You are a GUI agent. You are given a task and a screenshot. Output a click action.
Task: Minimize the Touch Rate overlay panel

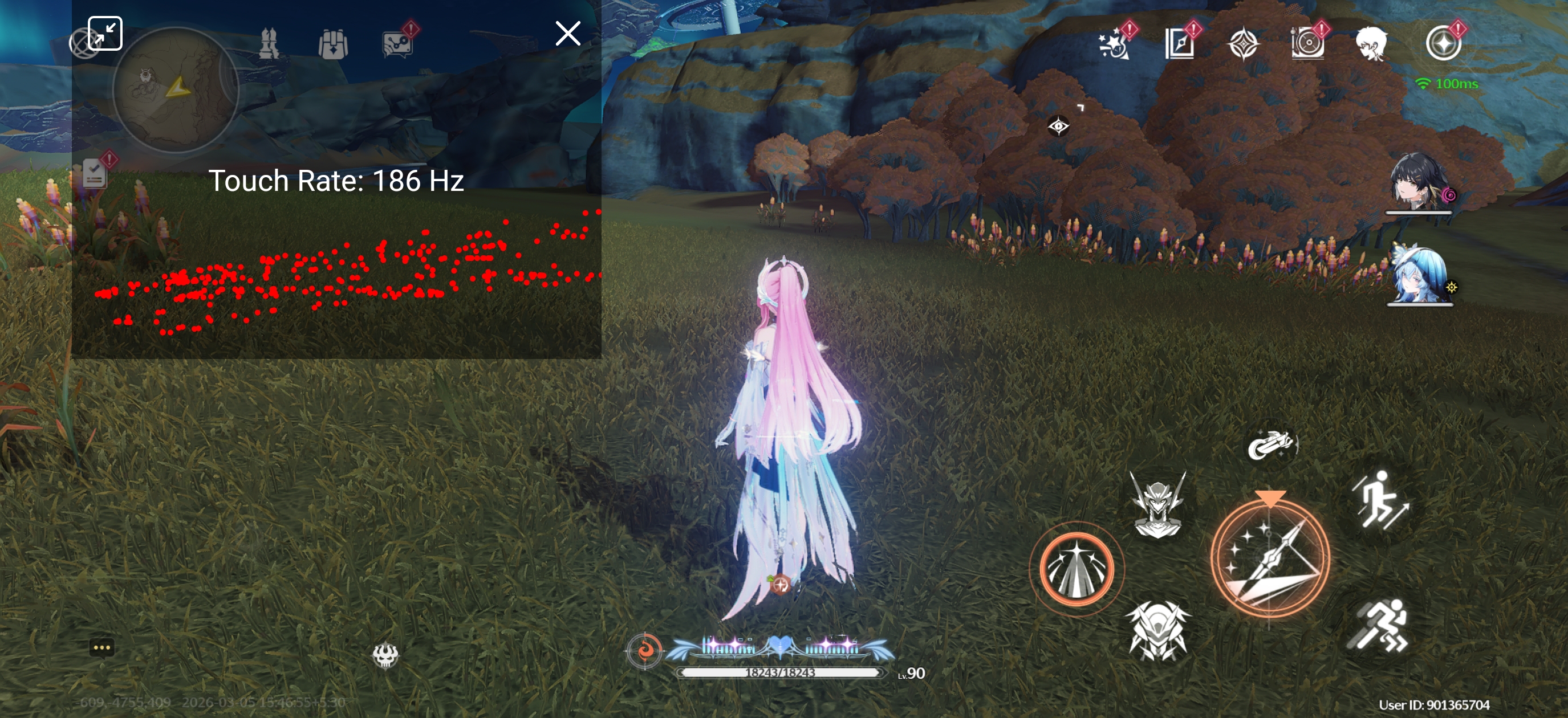(105, 34)
